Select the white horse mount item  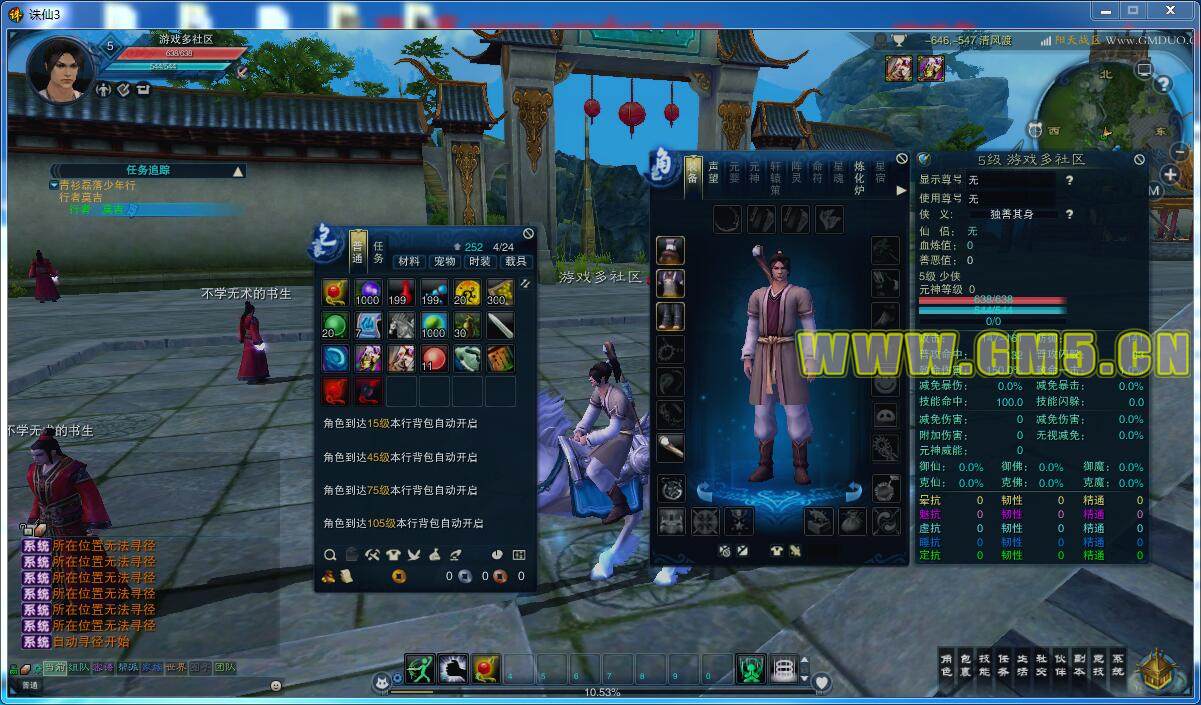(x=401, y=326)
